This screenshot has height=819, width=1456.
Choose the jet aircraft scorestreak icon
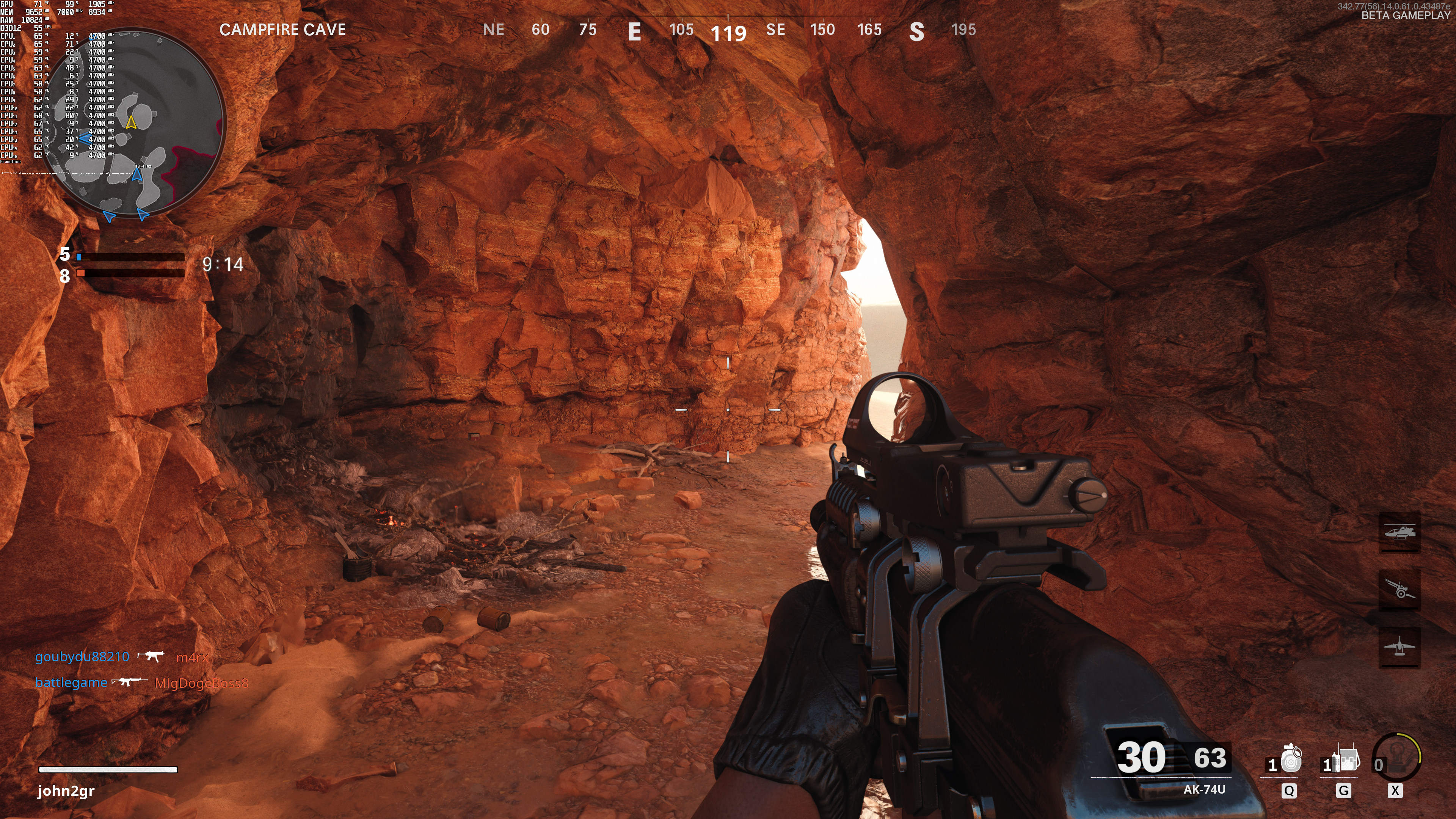click(1399, 646)
